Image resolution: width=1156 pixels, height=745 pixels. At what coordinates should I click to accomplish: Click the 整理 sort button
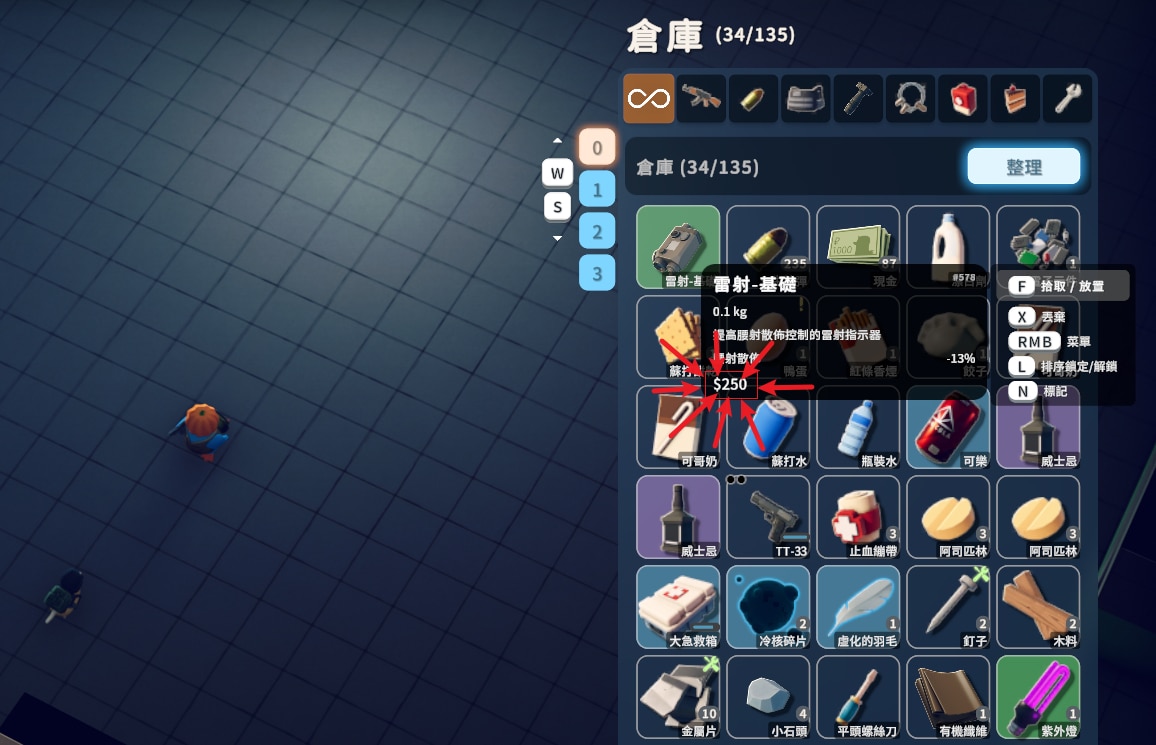(1023, 167)
